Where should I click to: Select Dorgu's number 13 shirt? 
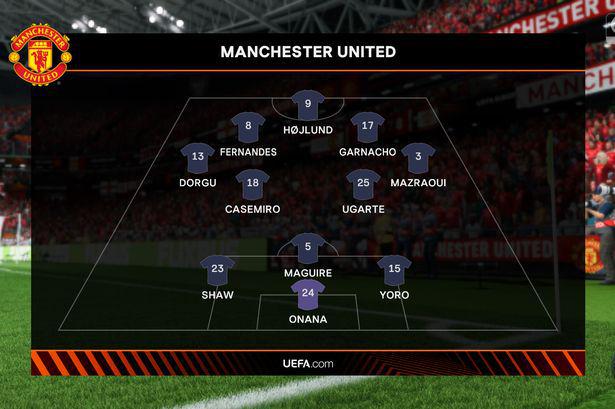pos(198,157)
